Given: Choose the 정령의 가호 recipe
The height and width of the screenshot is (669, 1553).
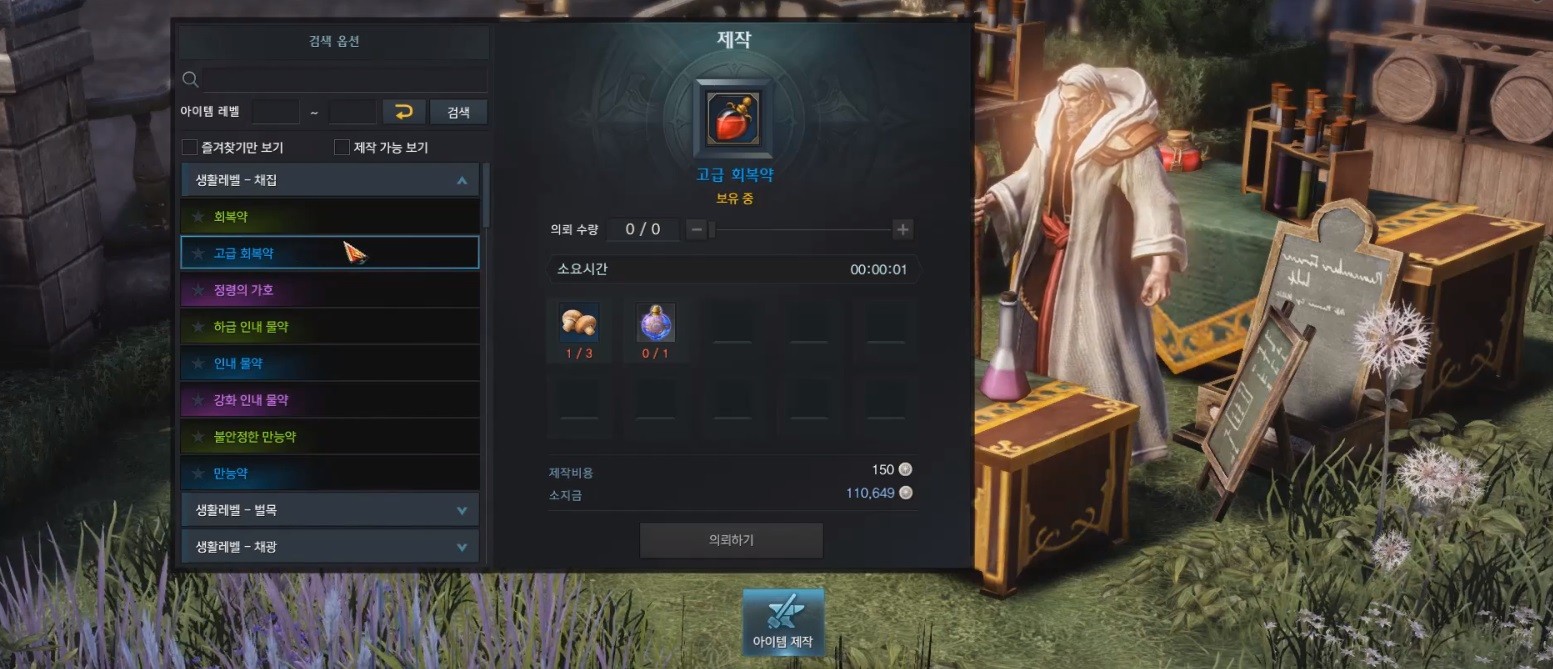Looking at the screenshot, I should (x=329, y=290).
